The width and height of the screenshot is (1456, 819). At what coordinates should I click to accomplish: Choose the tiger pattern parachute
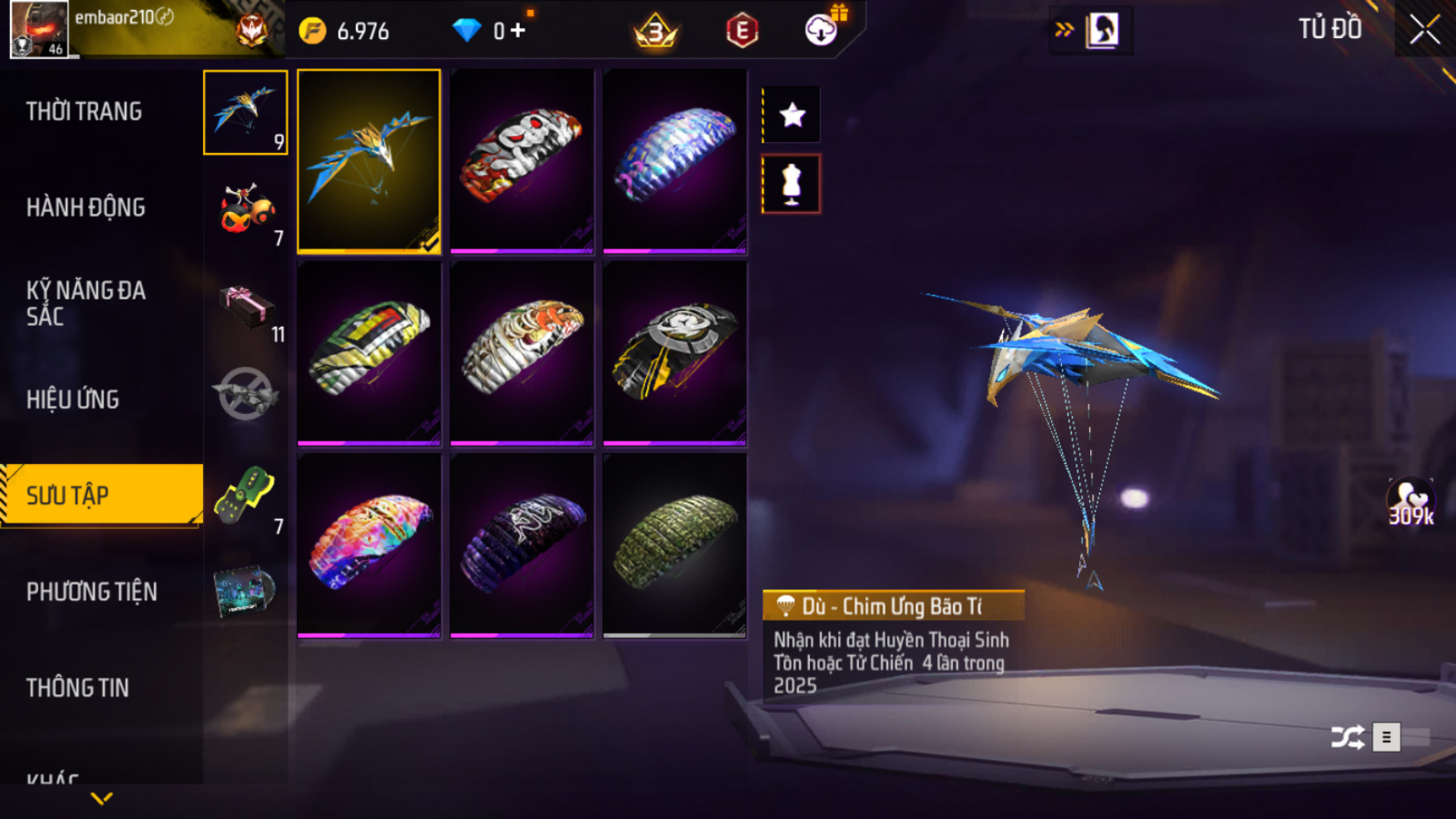click(x=521, y=353)
